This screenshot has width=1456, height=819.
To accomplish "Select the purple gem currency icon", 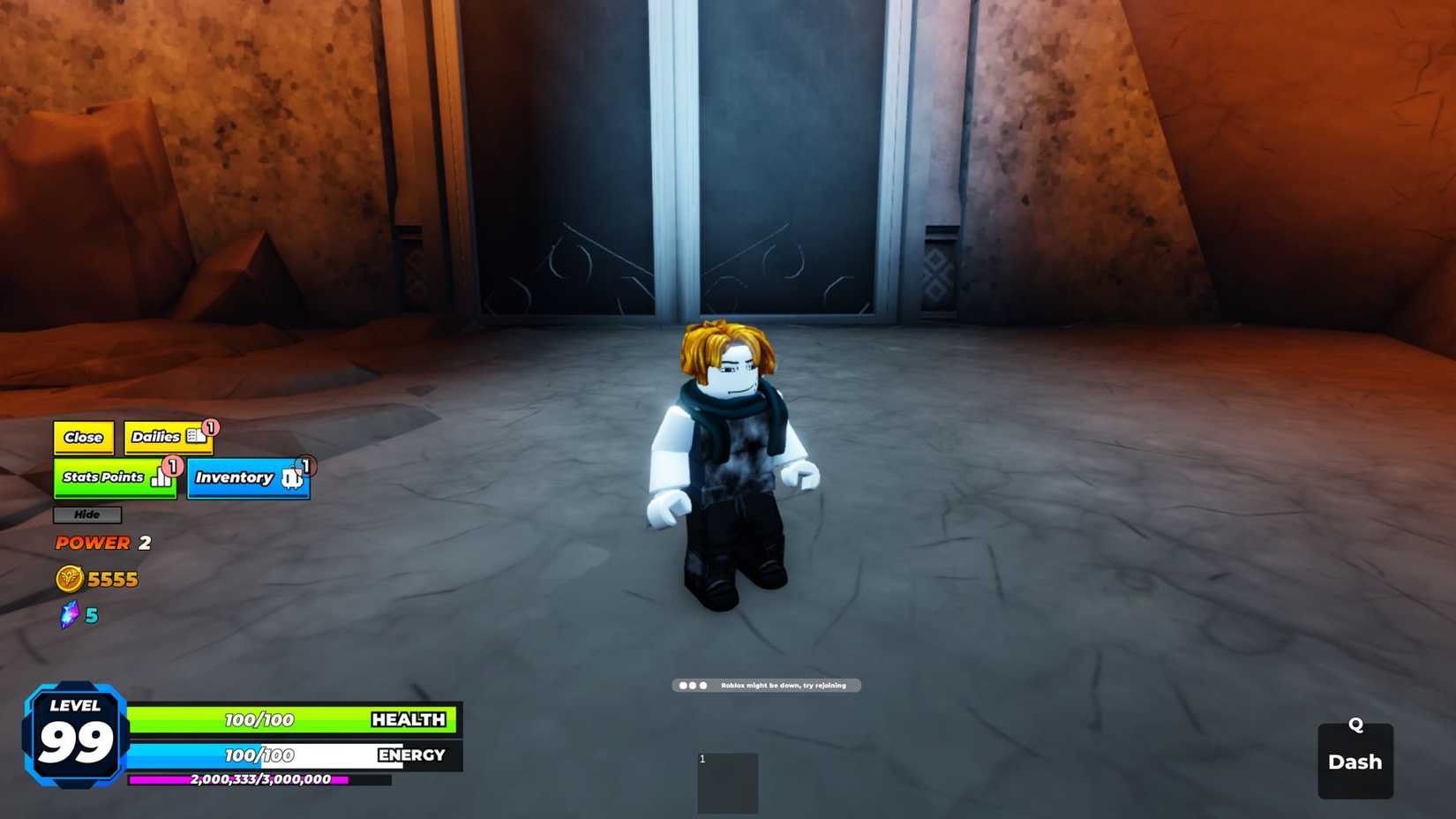I will [69, 614].
